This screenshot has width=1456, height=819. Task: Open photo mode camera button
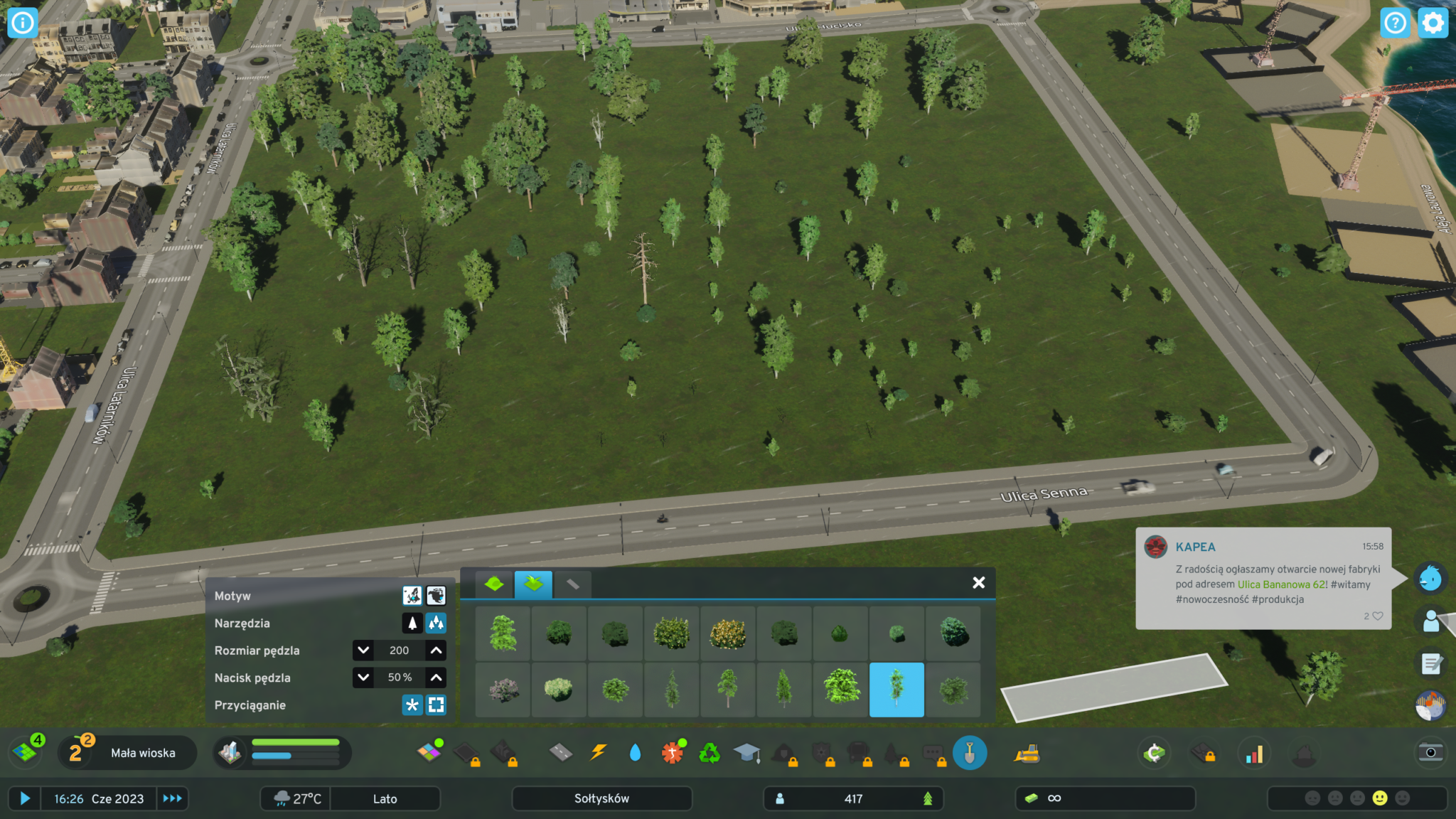[x=1430, y=753]
